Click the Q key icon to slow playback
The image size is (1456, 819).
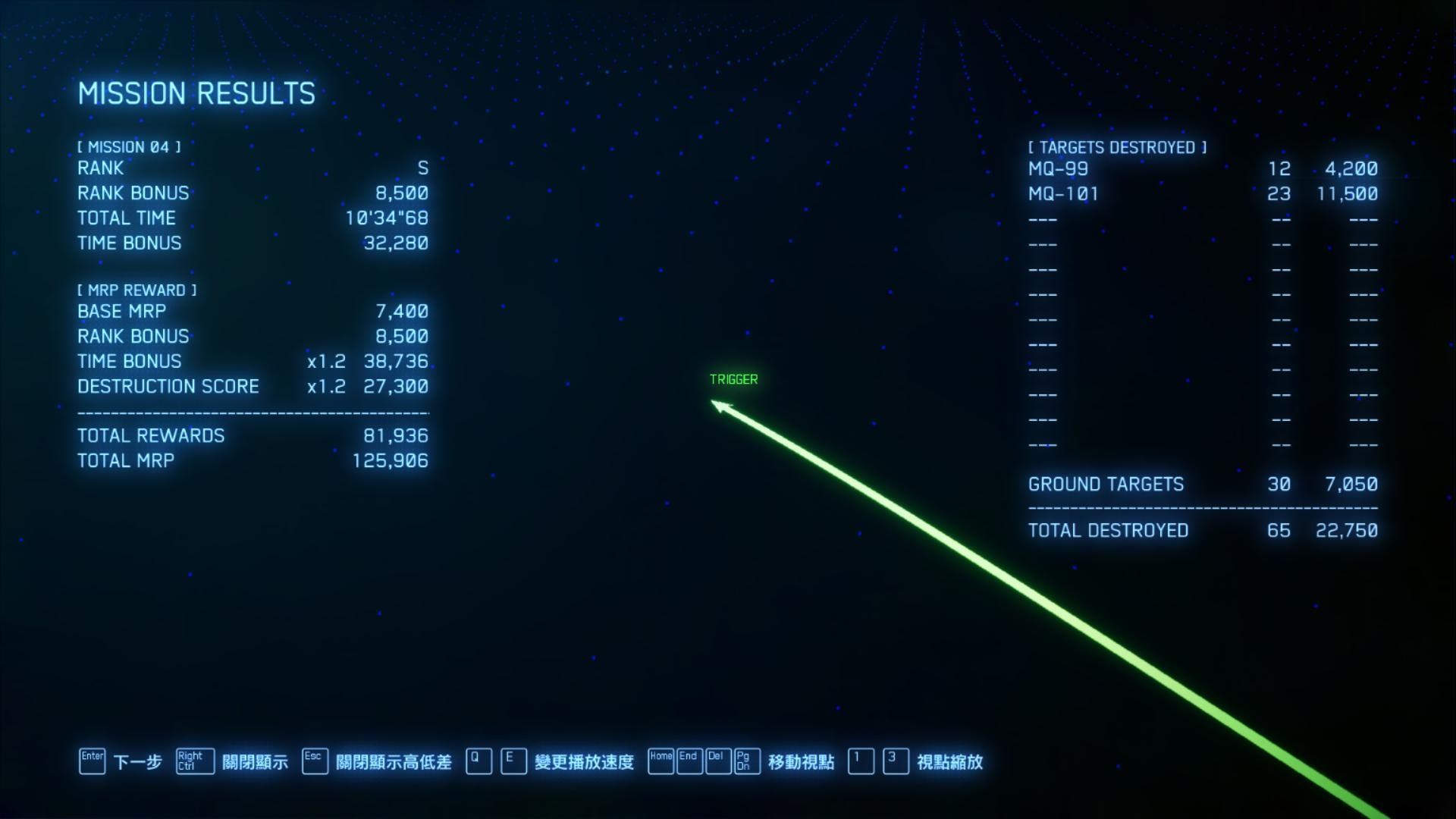(478, 761)
